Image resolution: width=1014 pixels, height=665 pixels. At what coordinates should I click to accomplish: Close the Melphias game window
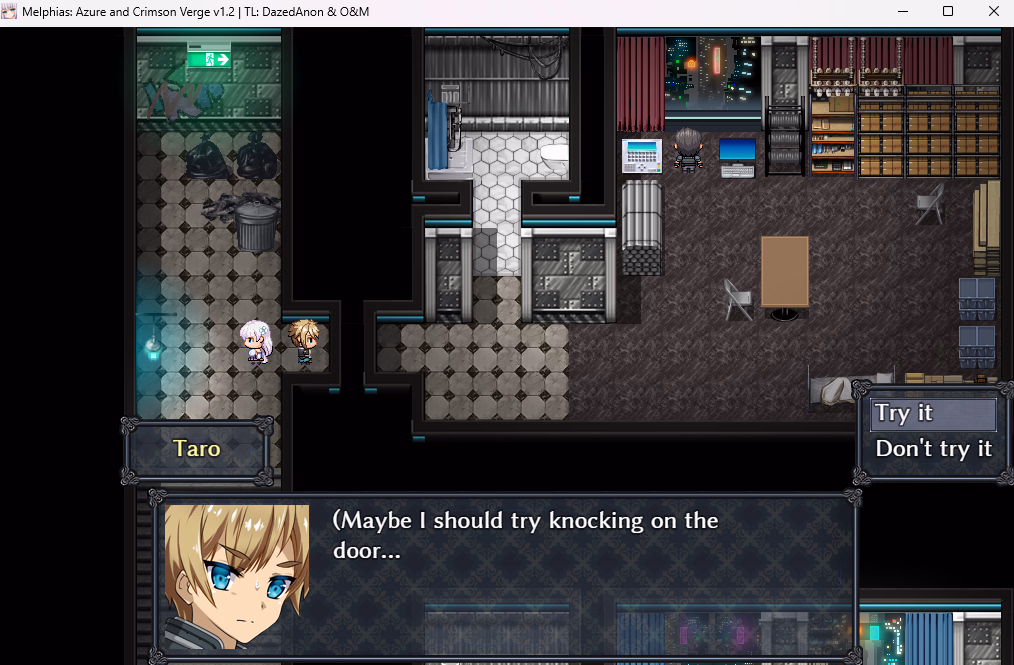coord(992,12)
